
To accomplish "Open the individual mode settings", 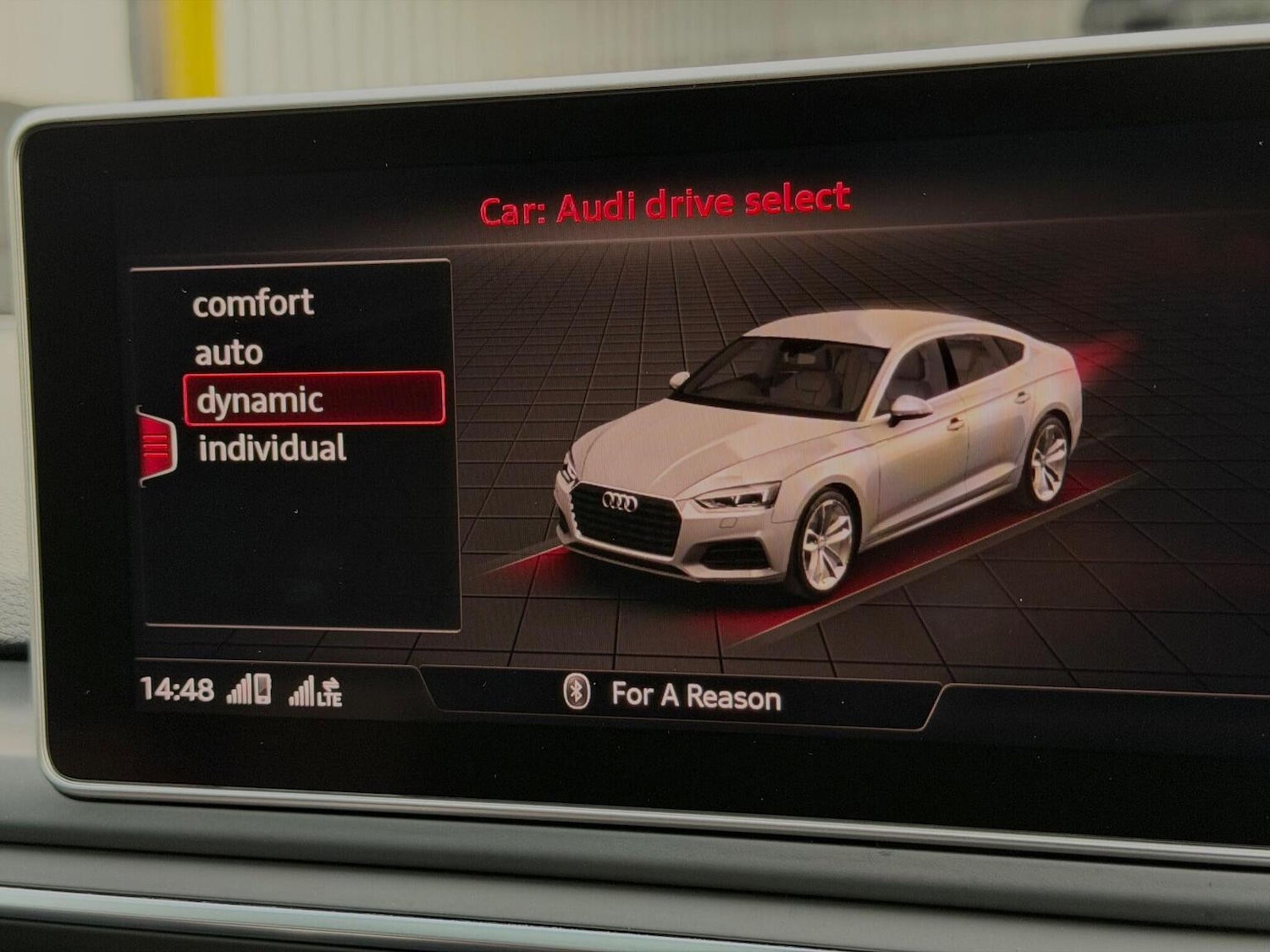I will (271, 448).
